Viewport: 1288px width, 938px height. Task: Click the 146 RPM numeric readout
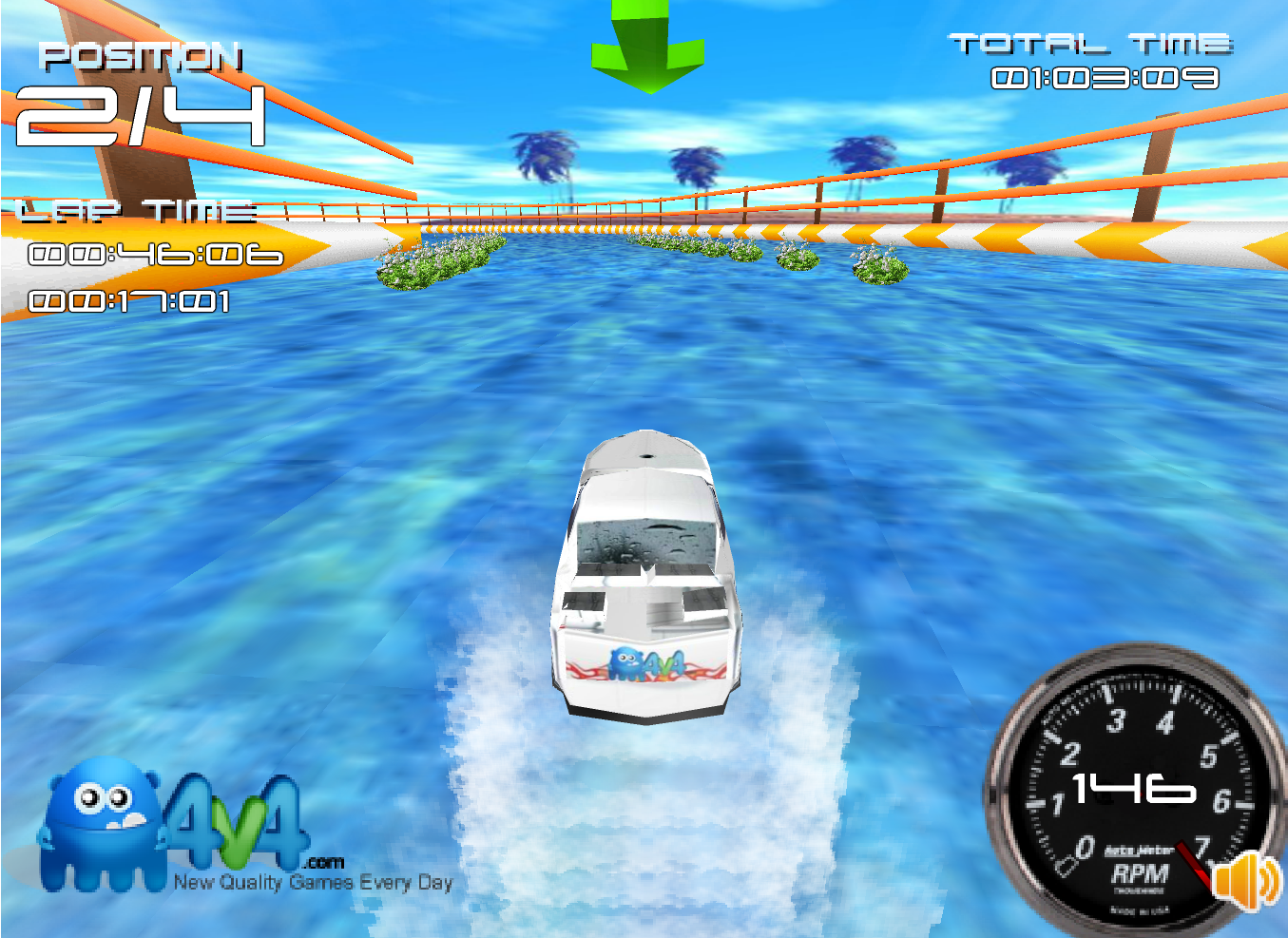coord(1131,787)
